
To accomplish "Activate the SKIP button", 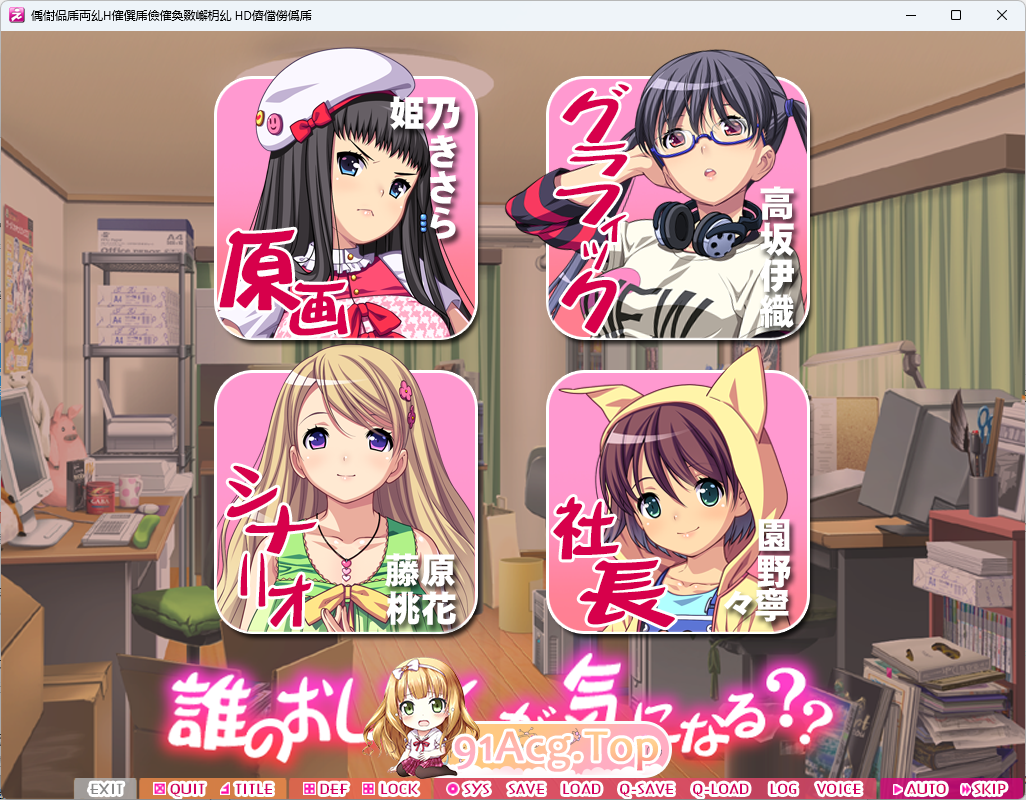I will pos(983,789).
